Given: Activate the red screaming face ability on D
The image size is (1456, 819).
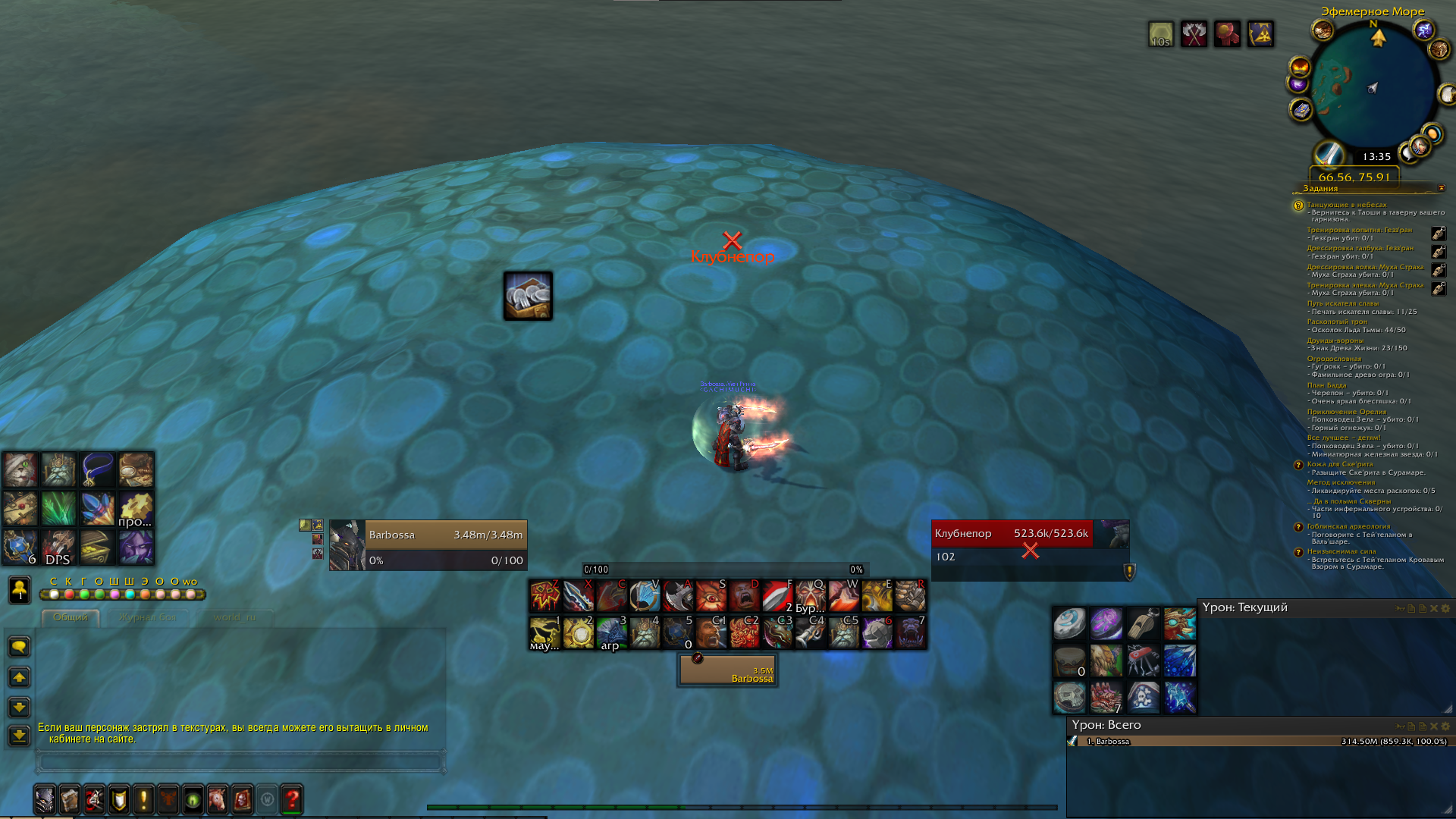Looking at the screenshot, I should pos(744,596).
